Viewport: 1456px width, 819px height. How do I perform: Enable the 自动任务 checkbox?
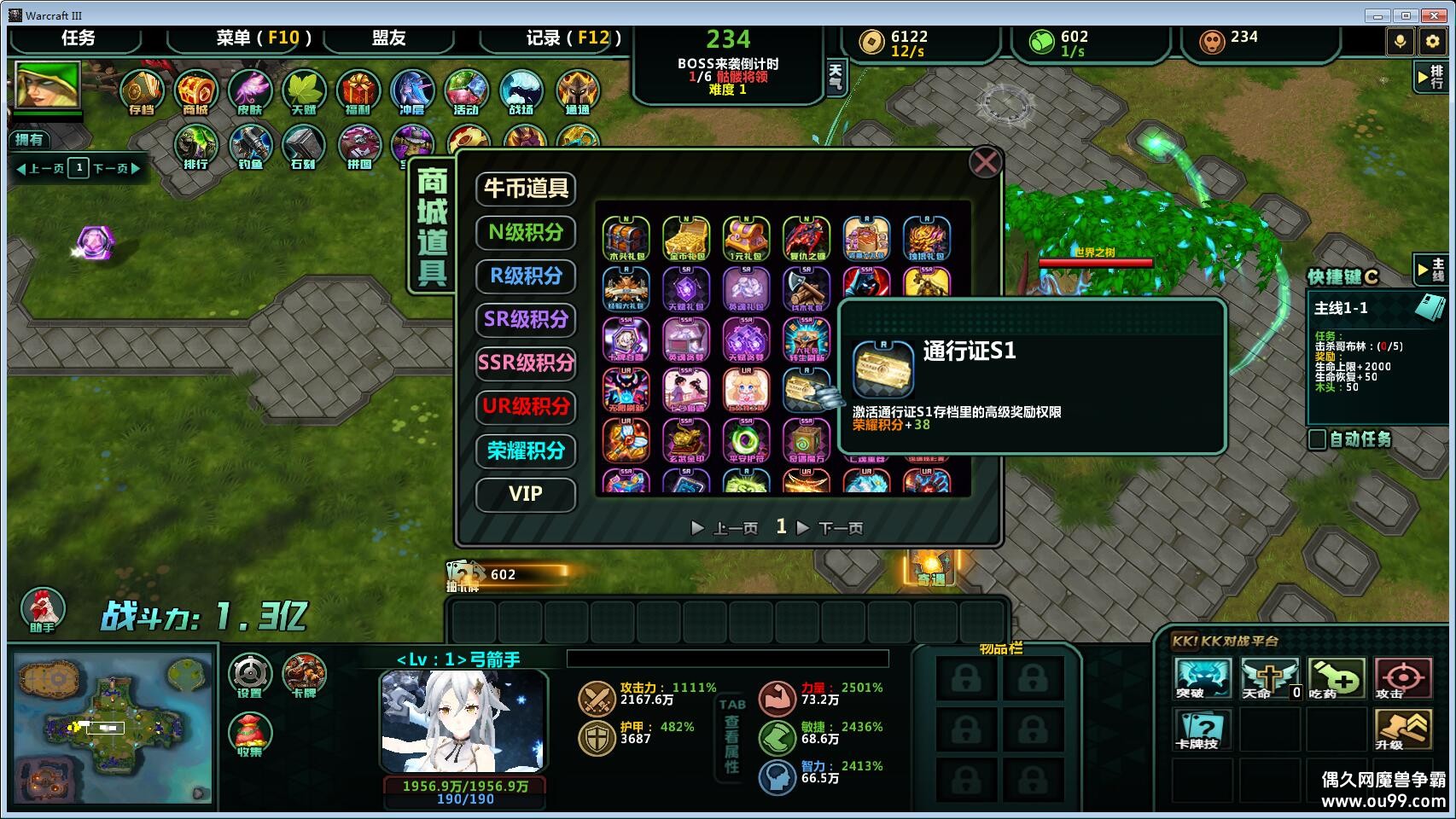1317,440
